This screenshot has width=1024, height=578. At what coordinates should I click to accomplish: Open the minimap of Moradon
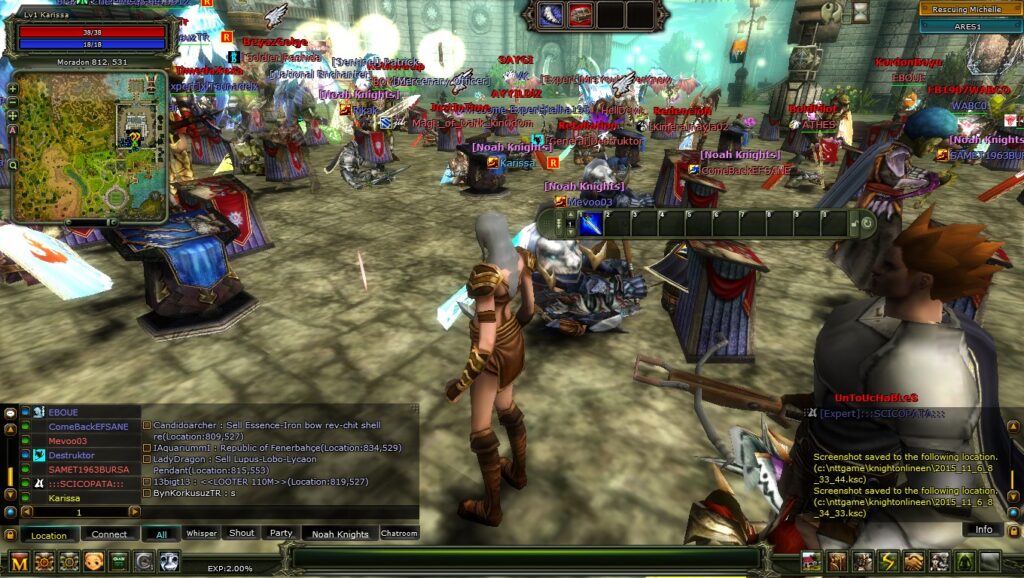[x=88, y=145]
